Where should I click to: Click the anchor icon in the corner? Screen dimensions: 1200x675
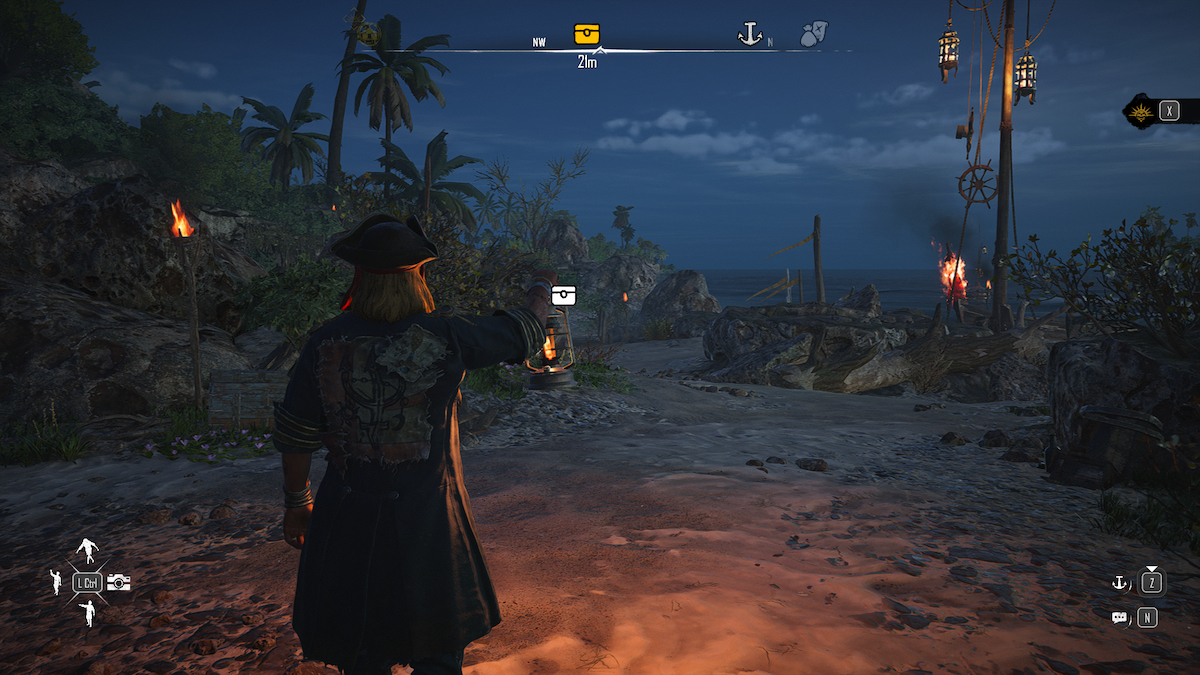tap(1119, 582)
